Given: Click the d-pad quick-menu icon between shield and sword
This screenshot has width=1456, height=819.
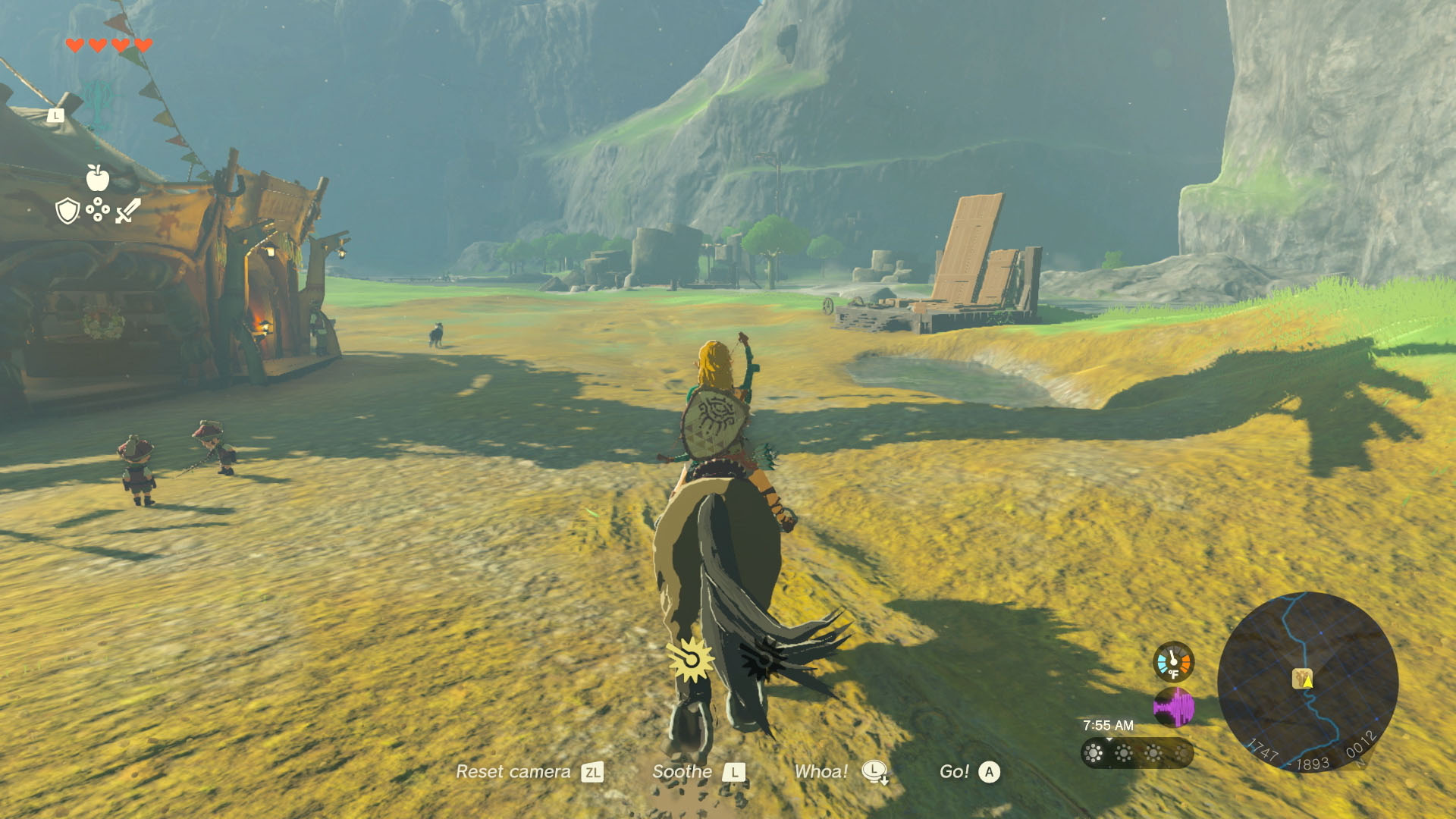Looking at the screenshot, I should coord(97,210).
